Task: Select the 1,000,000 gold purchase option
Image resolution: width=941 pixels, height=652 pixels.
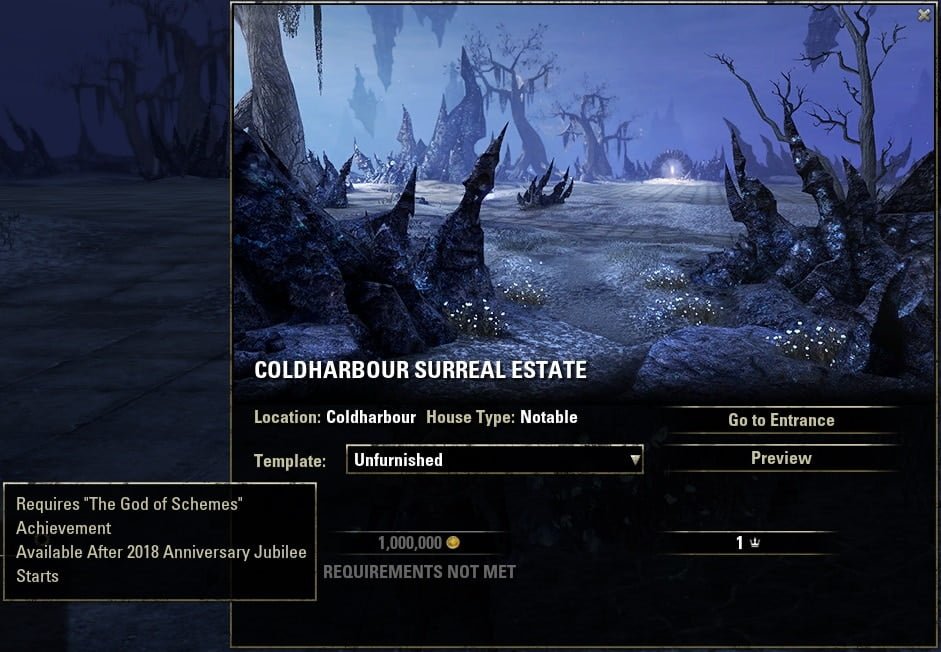Action: [418, 543]
